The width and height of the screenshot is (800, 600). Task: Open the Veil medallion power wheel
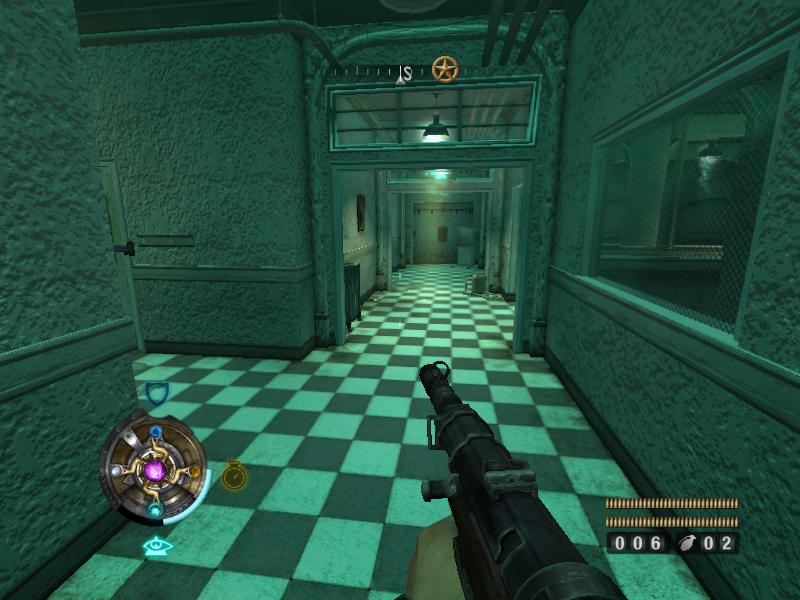(x=154, y=469)
